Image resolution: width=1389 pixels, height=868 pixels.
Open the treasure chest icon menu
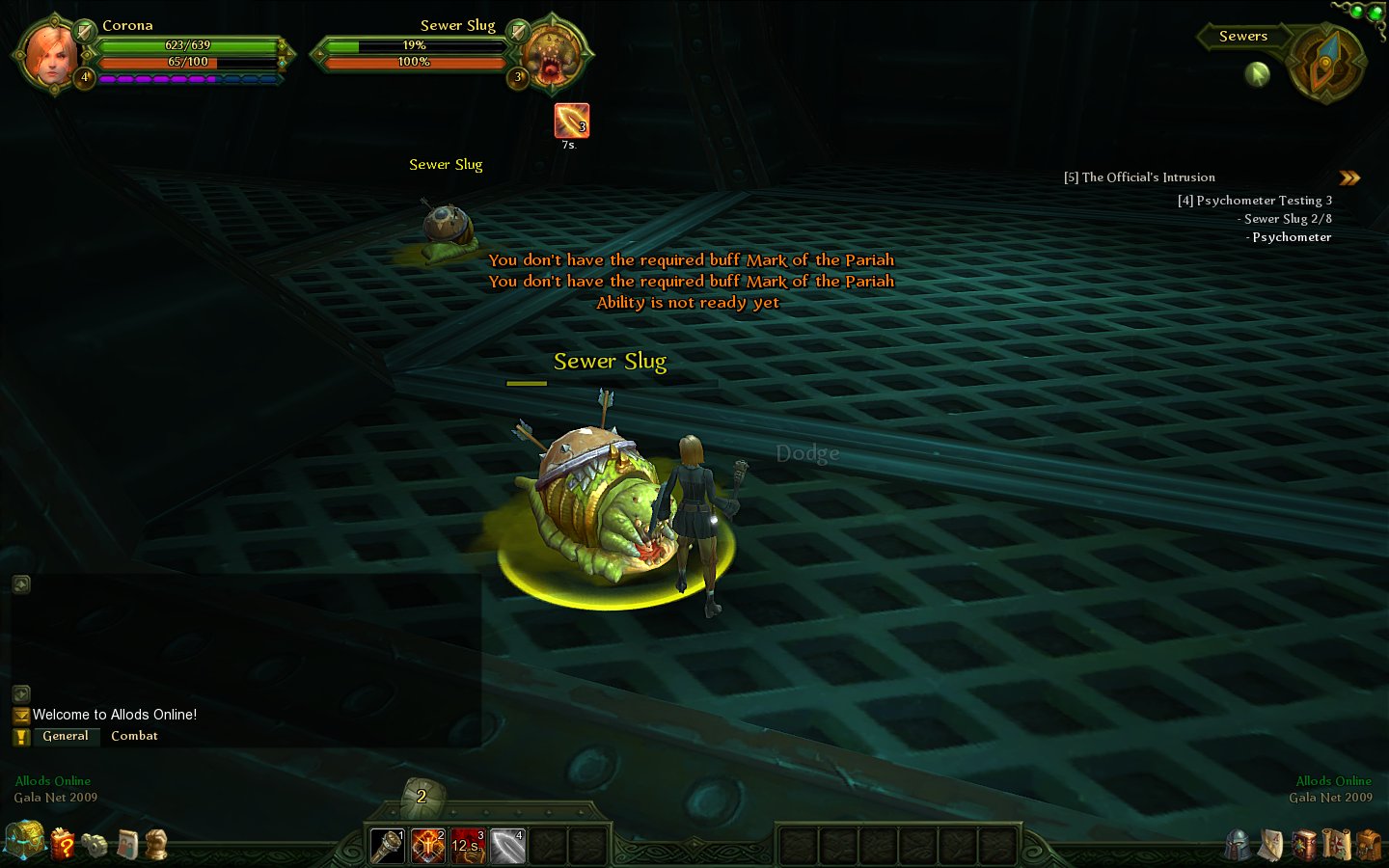click(x=24, y=841)
